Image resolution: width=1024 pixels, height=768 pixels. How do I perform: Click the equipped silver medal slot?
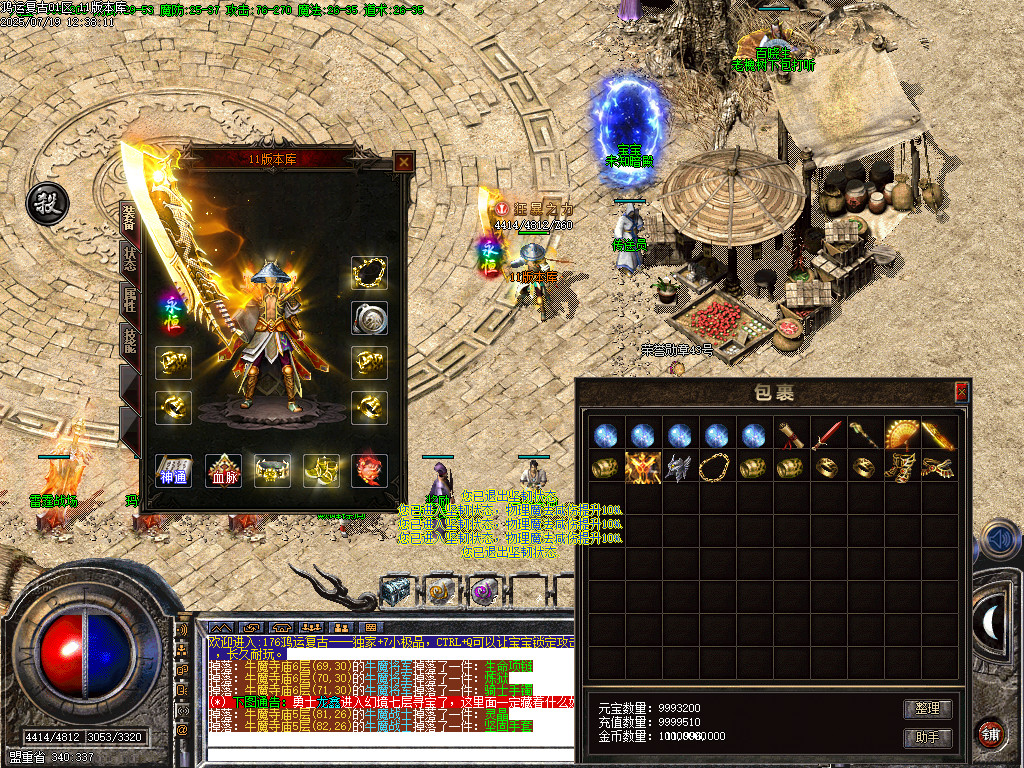coord(369,317)
